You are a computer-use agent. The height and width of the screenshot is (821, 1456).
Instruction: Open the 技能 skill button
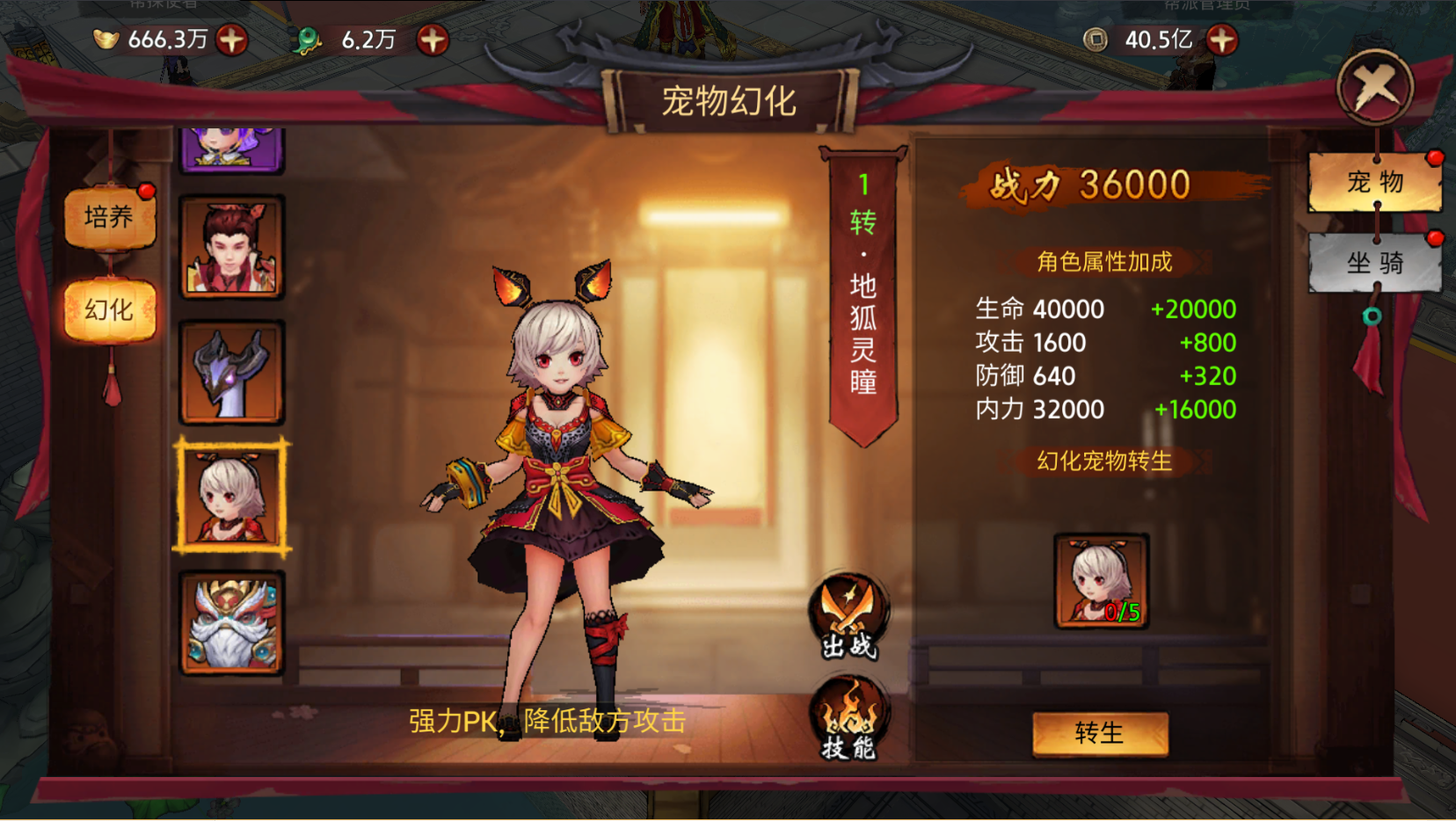click(848, 719)
